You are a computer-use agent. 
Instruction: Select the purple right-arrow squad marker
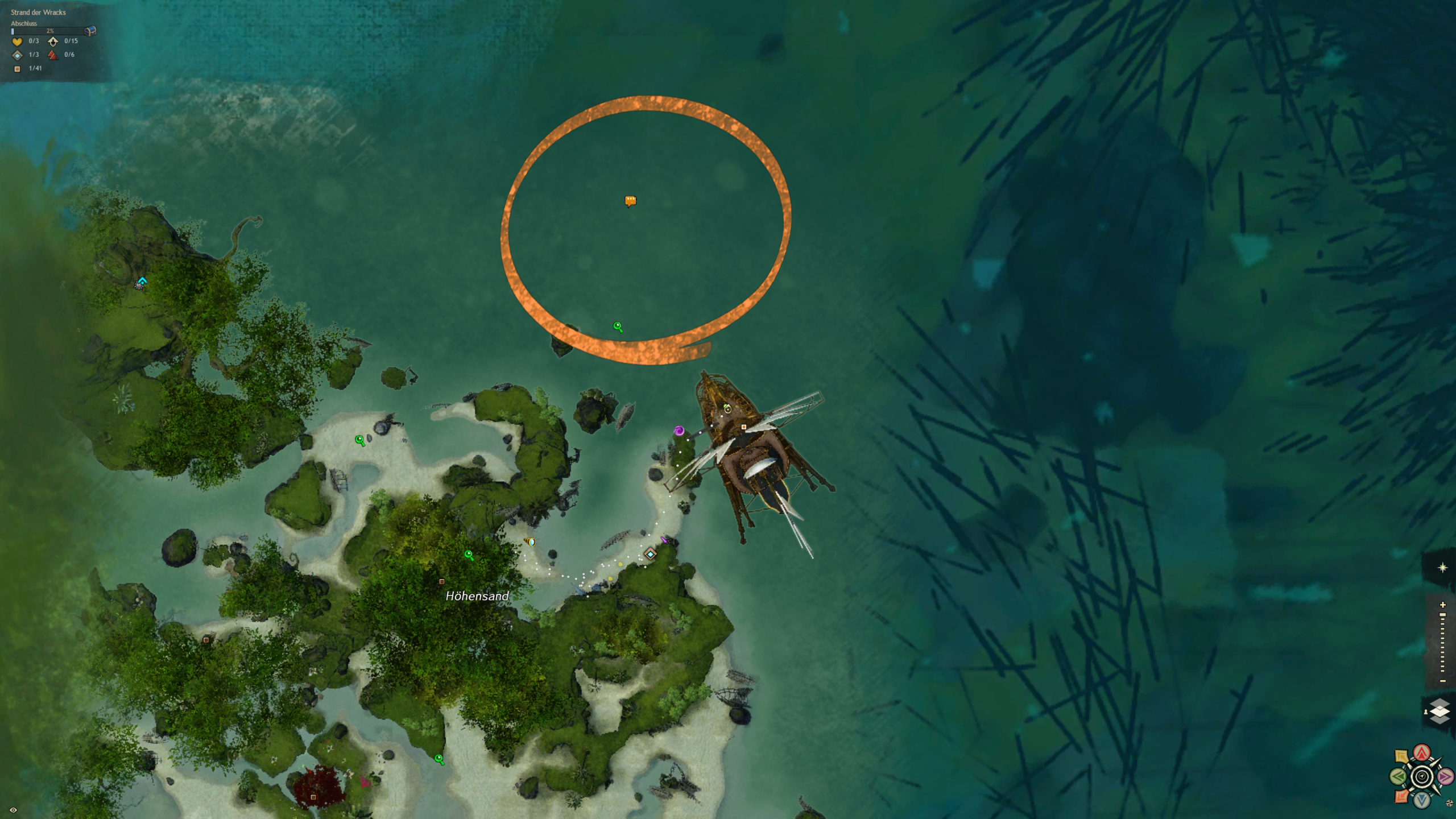[x=1445, y=776]
